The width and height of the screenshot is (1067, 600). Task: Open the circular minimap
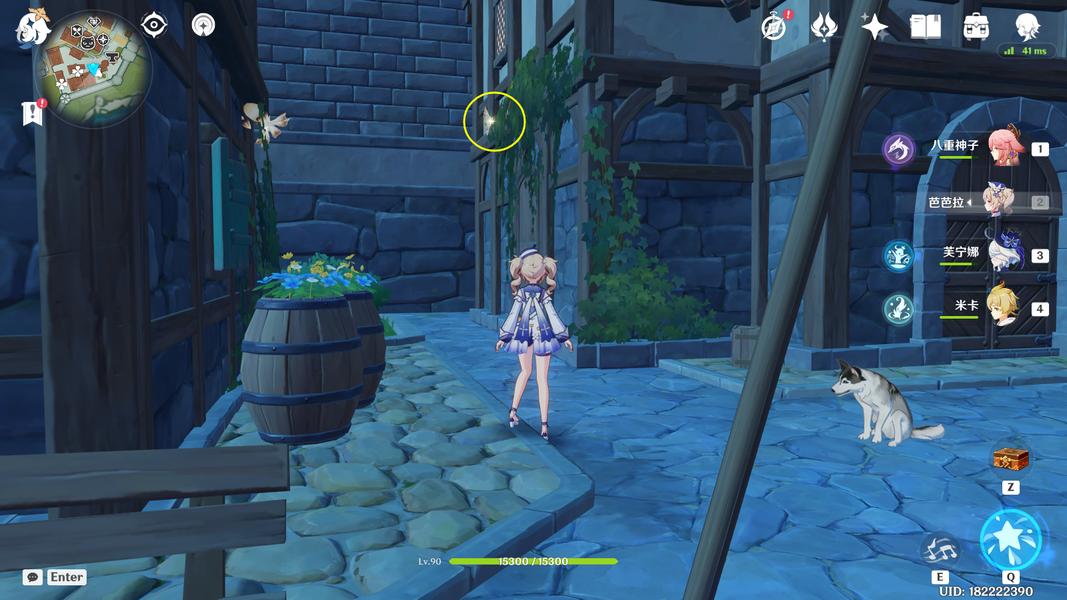92,68
